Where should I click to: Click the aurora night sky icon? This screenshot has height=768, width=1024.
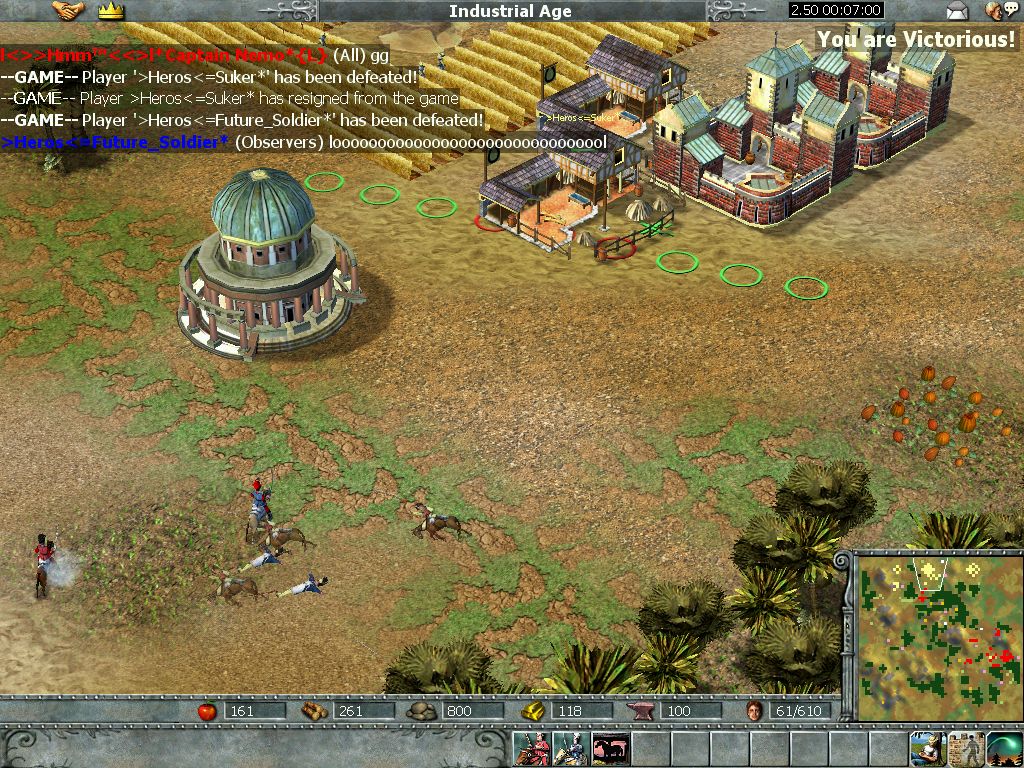(x=1004, y=748)
